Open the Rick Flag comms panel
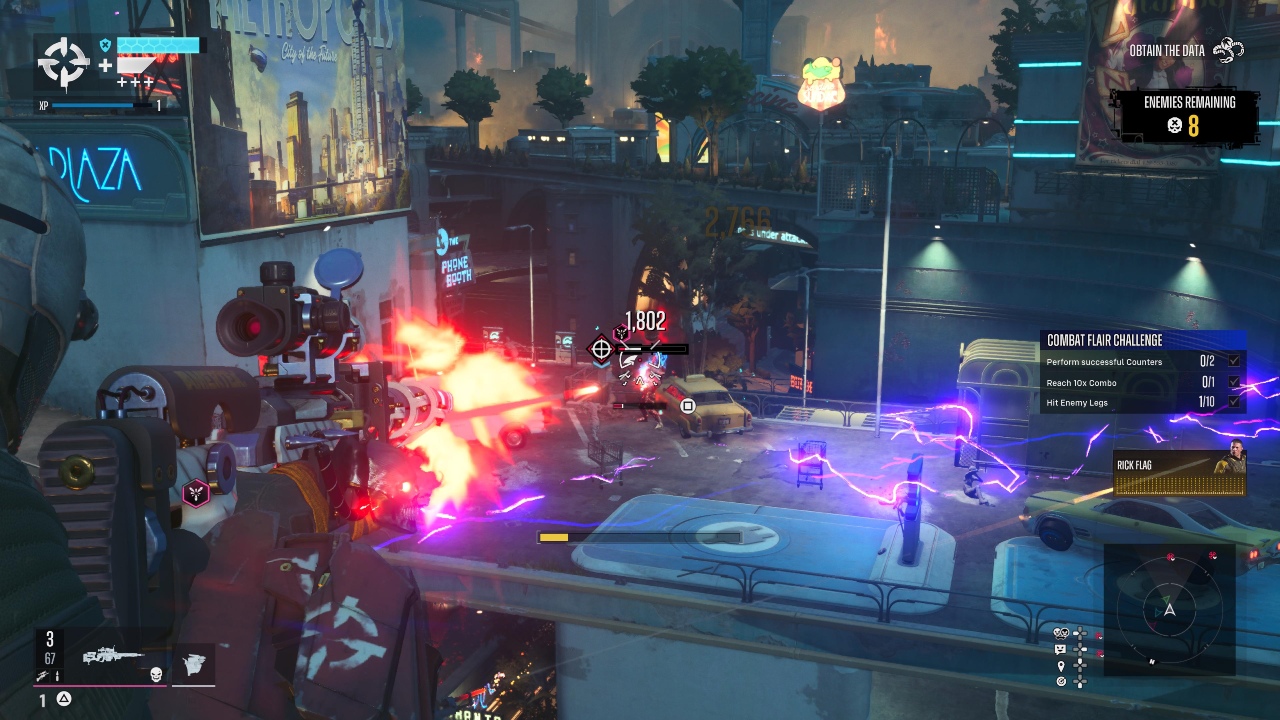This screenshot has height=720, width=1280. 1180,472
